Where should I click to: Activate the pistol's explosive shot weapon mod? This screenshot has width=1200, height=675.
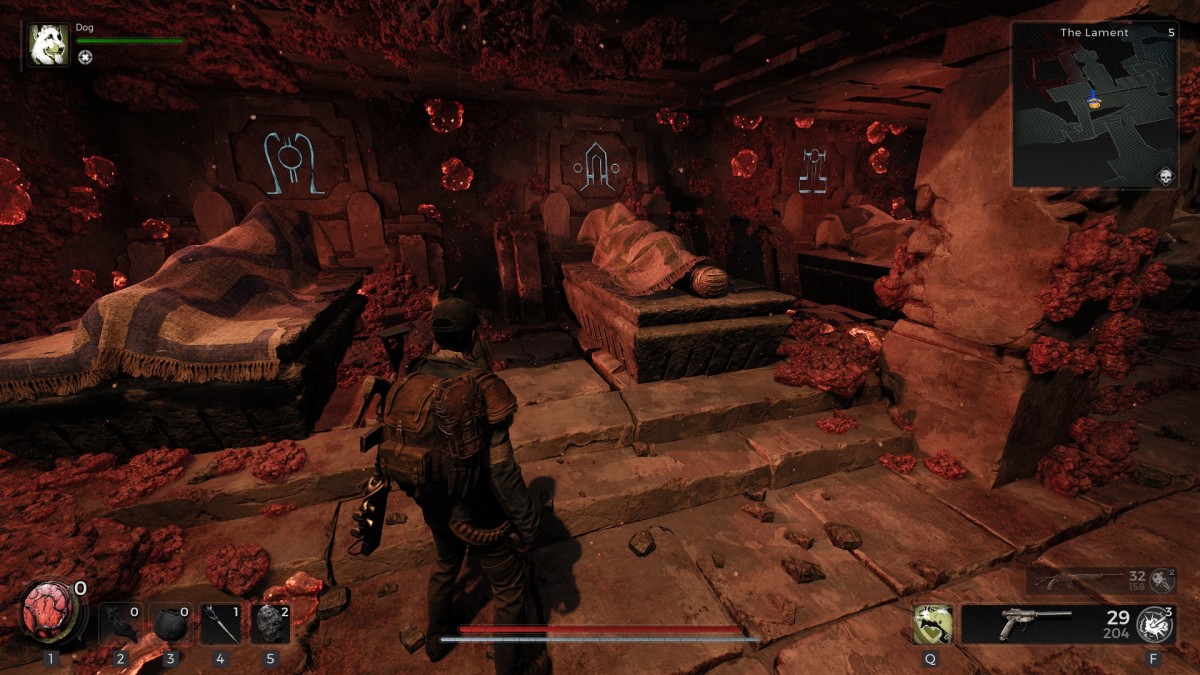click(x=1156, y=624)
